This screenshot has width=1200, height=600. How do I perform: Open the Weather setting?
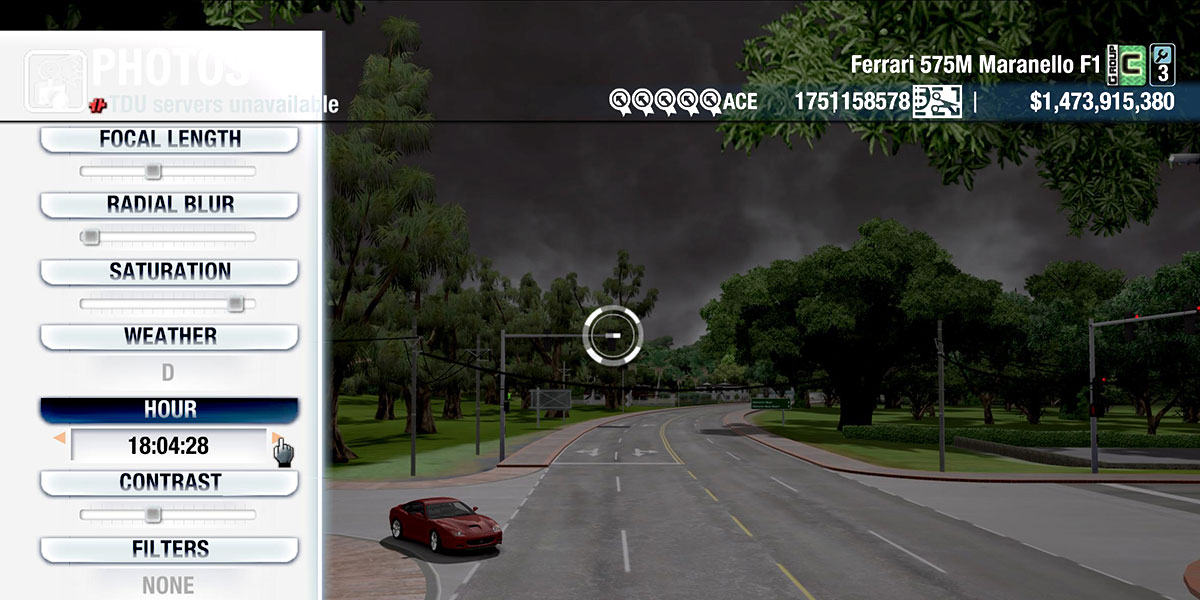click(169, 337)
